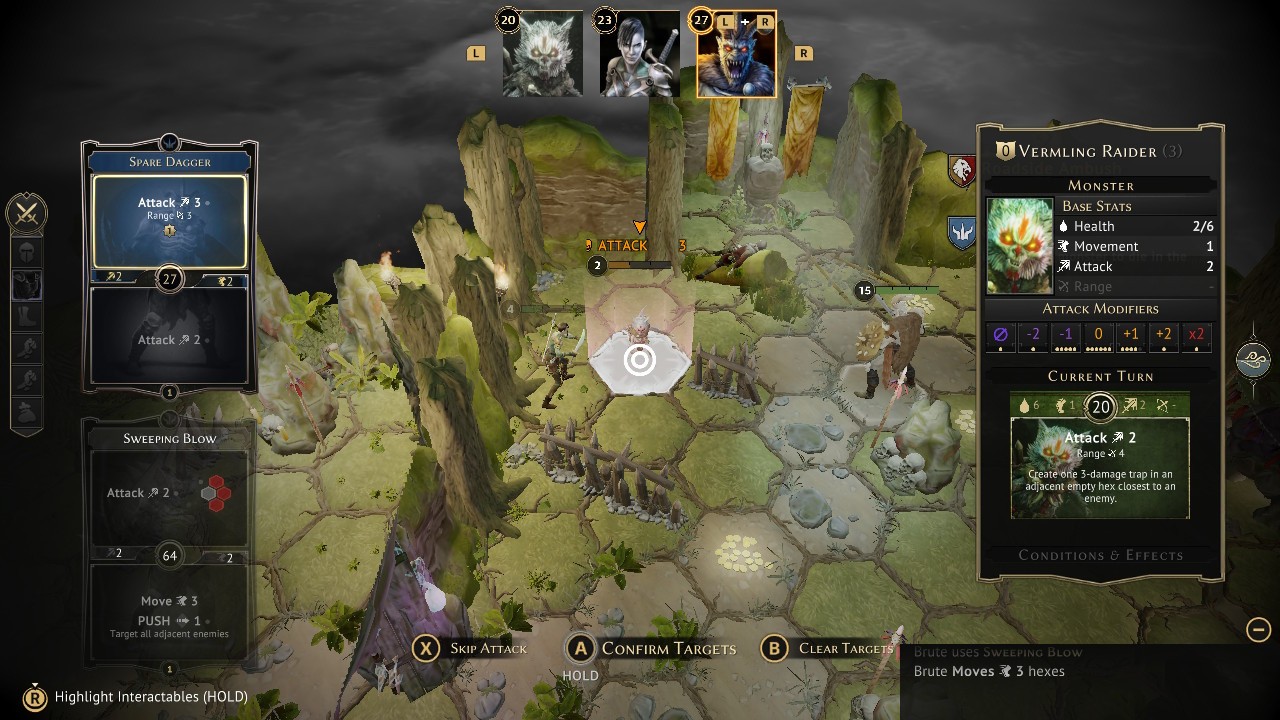Click the blue crown shield icon
The height and width of the screenshot is (720, 1280).
click(961, 234)
